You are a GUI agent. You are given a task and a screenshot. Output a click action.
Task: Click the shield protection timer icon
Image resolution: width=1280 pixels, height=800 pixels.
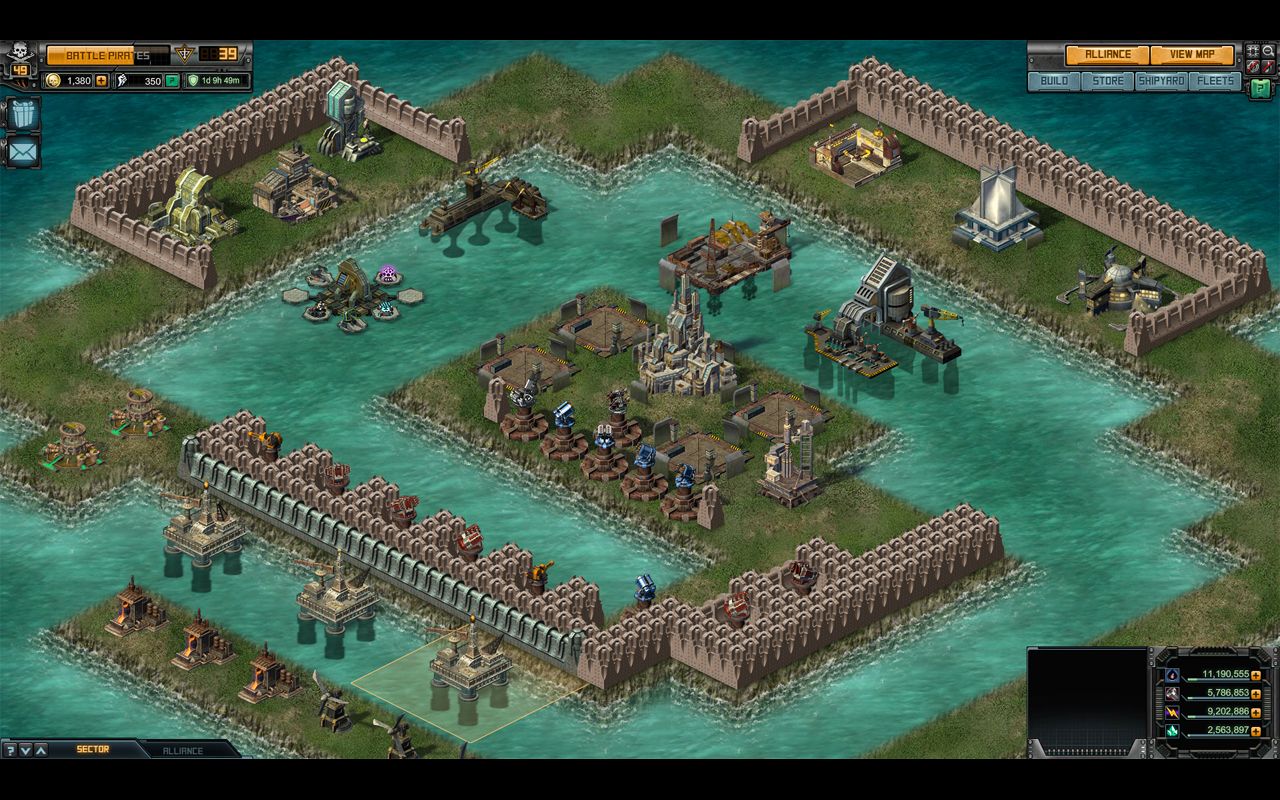[194, 80]
